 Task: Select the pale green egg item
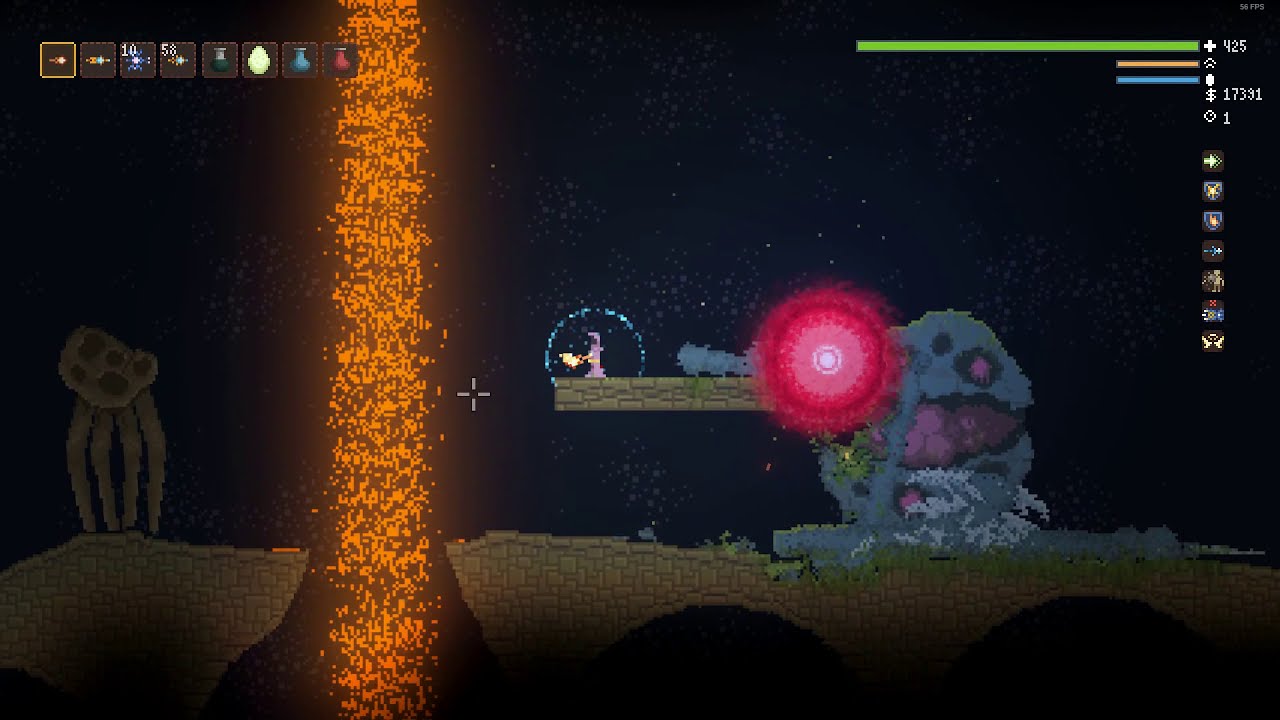tap(259, 60)
